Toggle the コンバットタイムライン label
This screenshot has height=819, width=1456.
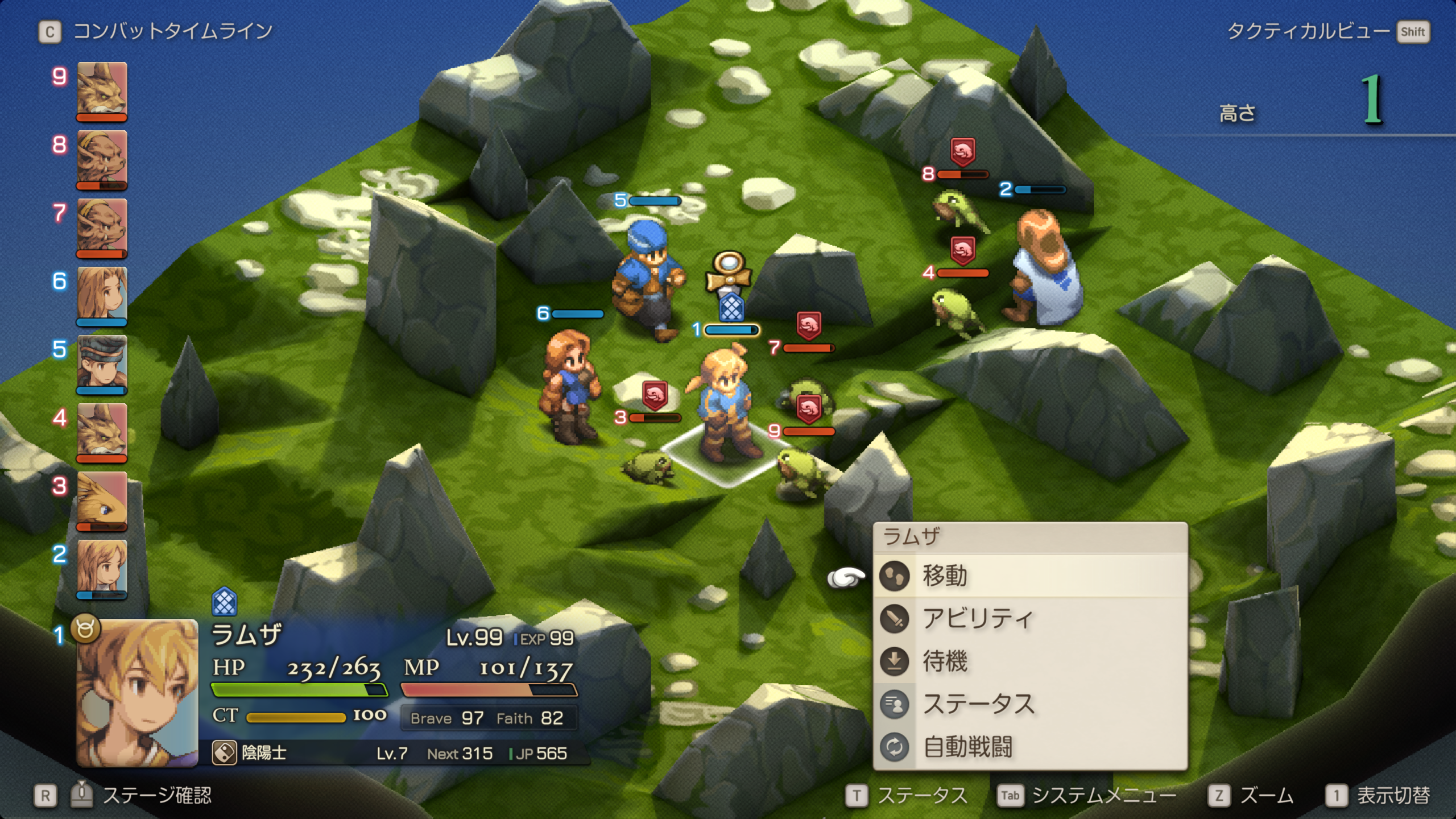click(x=173, y=31)
